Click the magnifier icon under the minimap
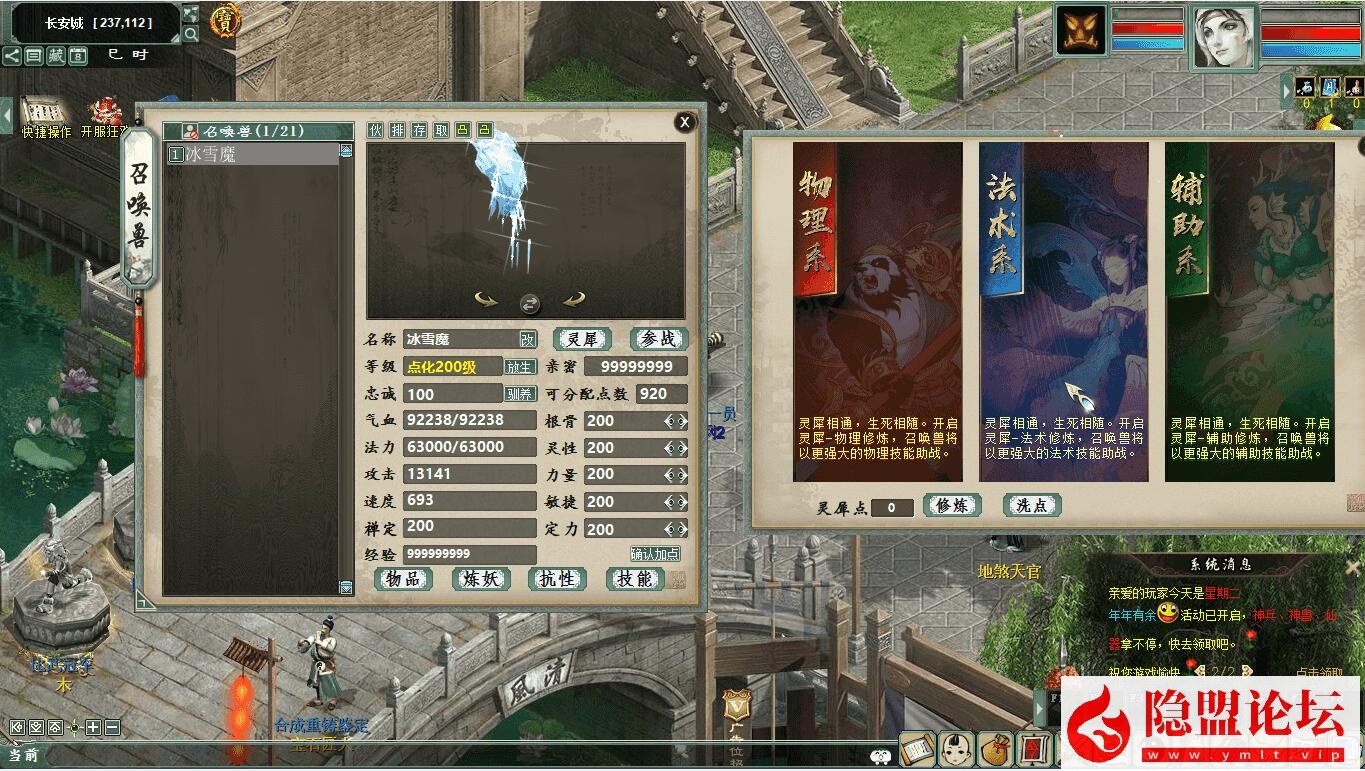This screenshot has height=771, width=1365. (x=190, y=33)
